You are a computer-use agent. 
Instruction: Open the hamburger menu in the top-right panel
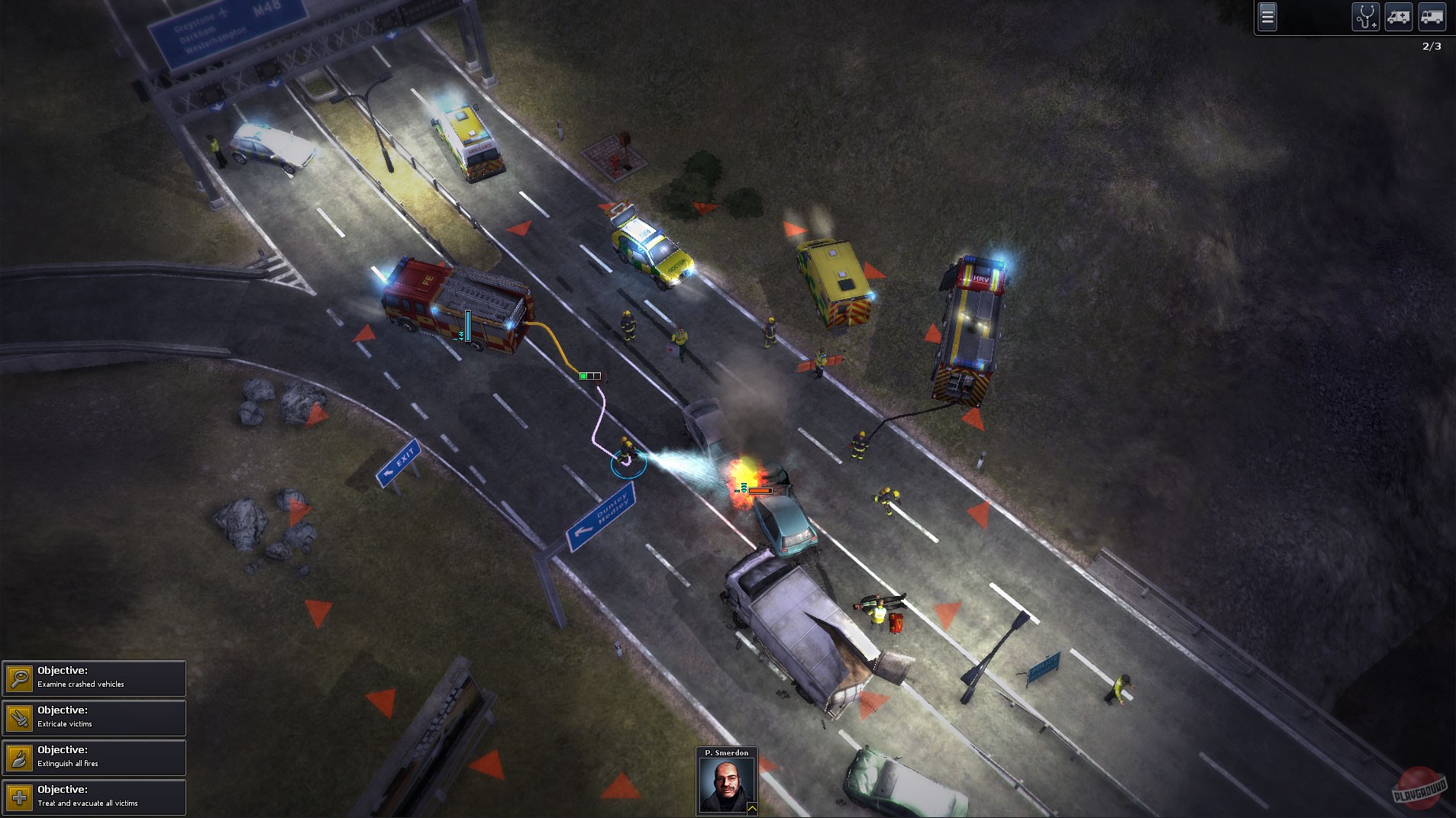(x=1267, y=16)
